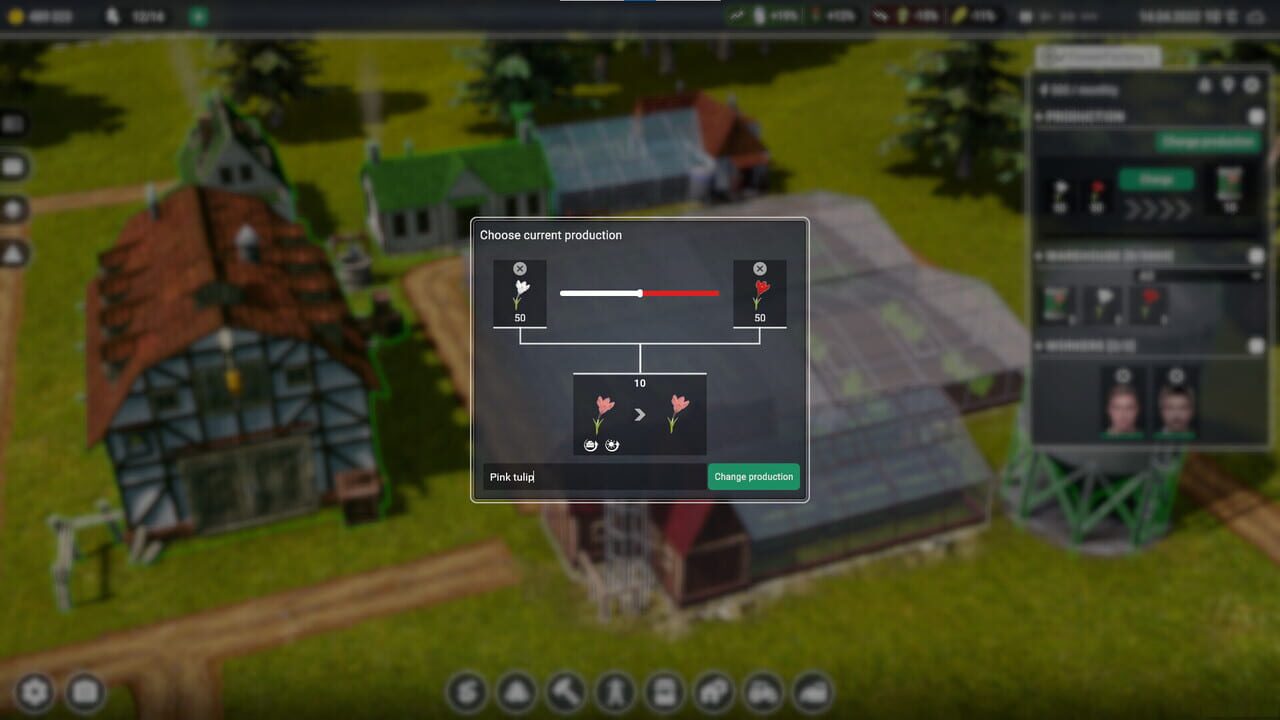
Task: Remove the white flower with its X toggle
Action: point(519,268)
